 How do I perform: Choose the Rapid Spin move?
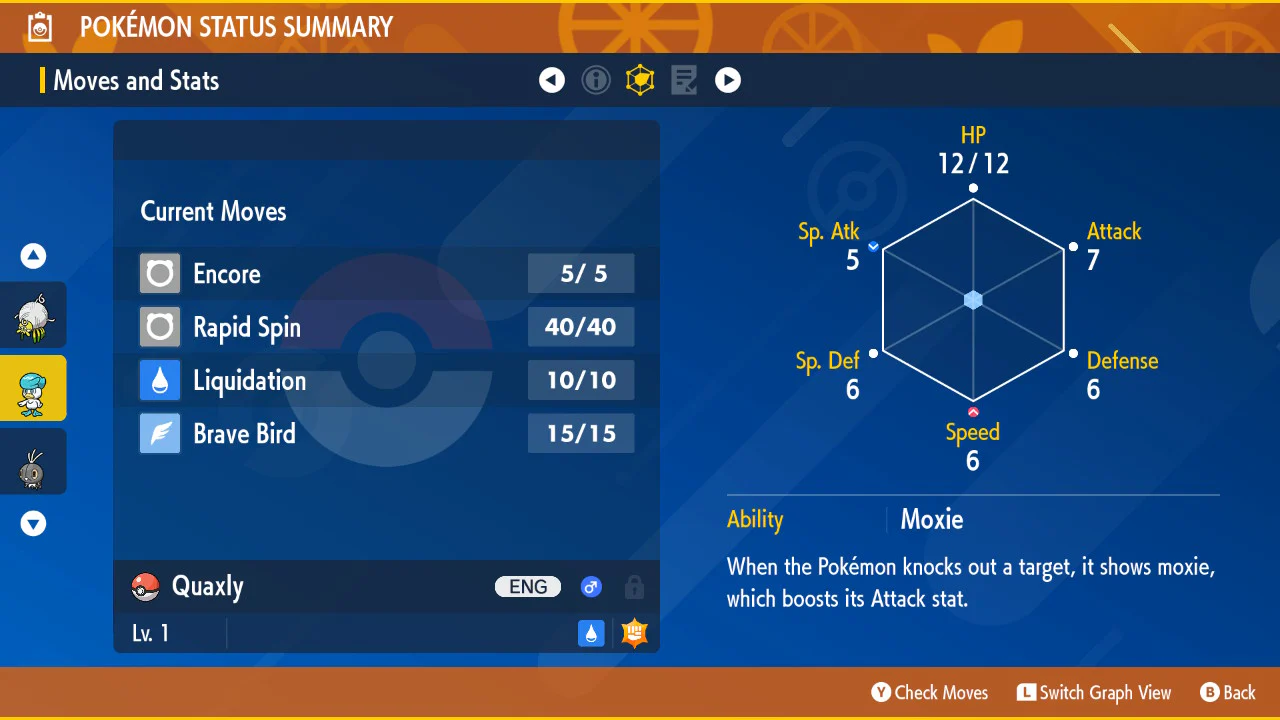click(x=386, y=327)
